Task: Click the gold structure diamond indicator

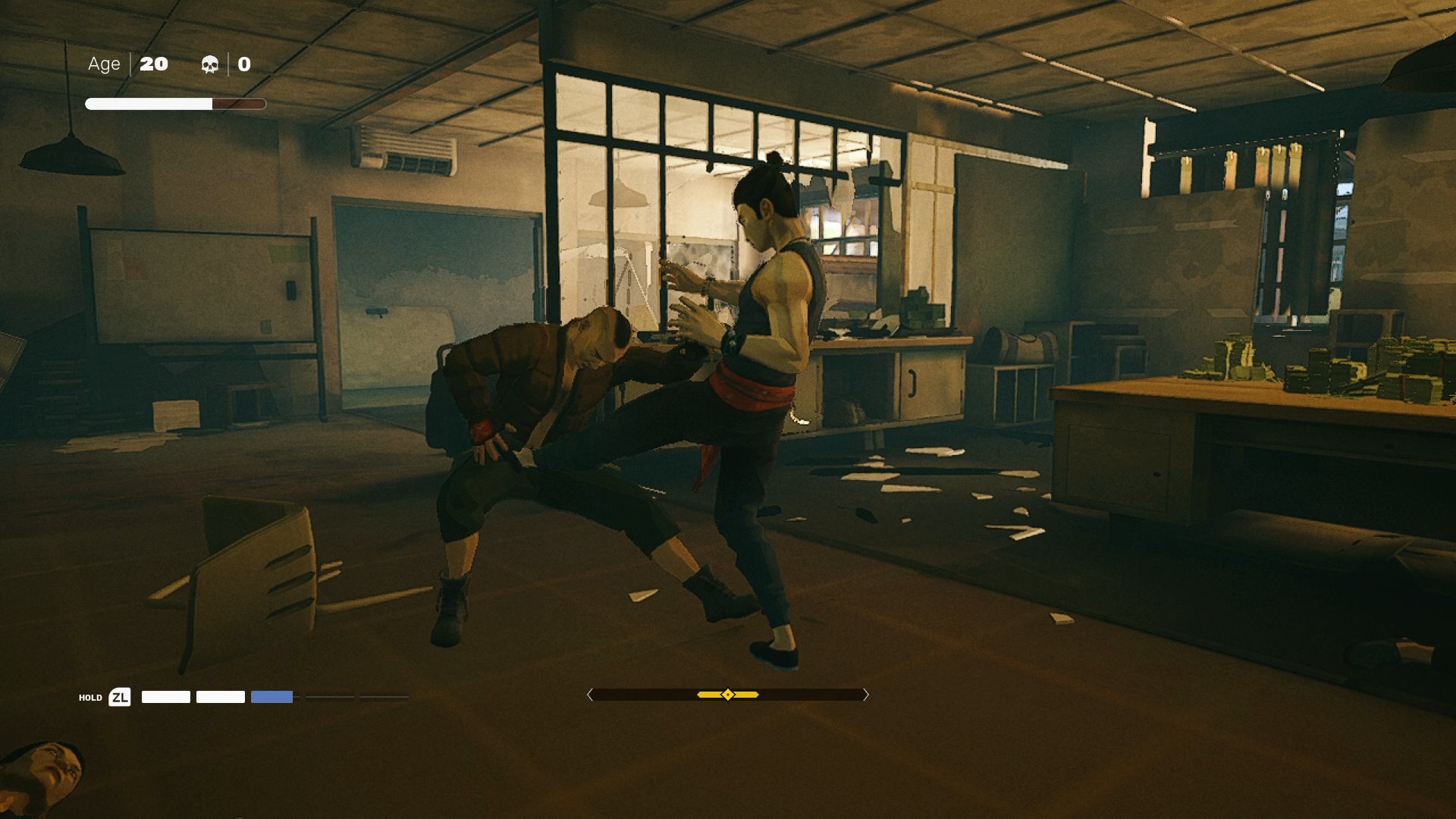Action: [x=727, y=693]
